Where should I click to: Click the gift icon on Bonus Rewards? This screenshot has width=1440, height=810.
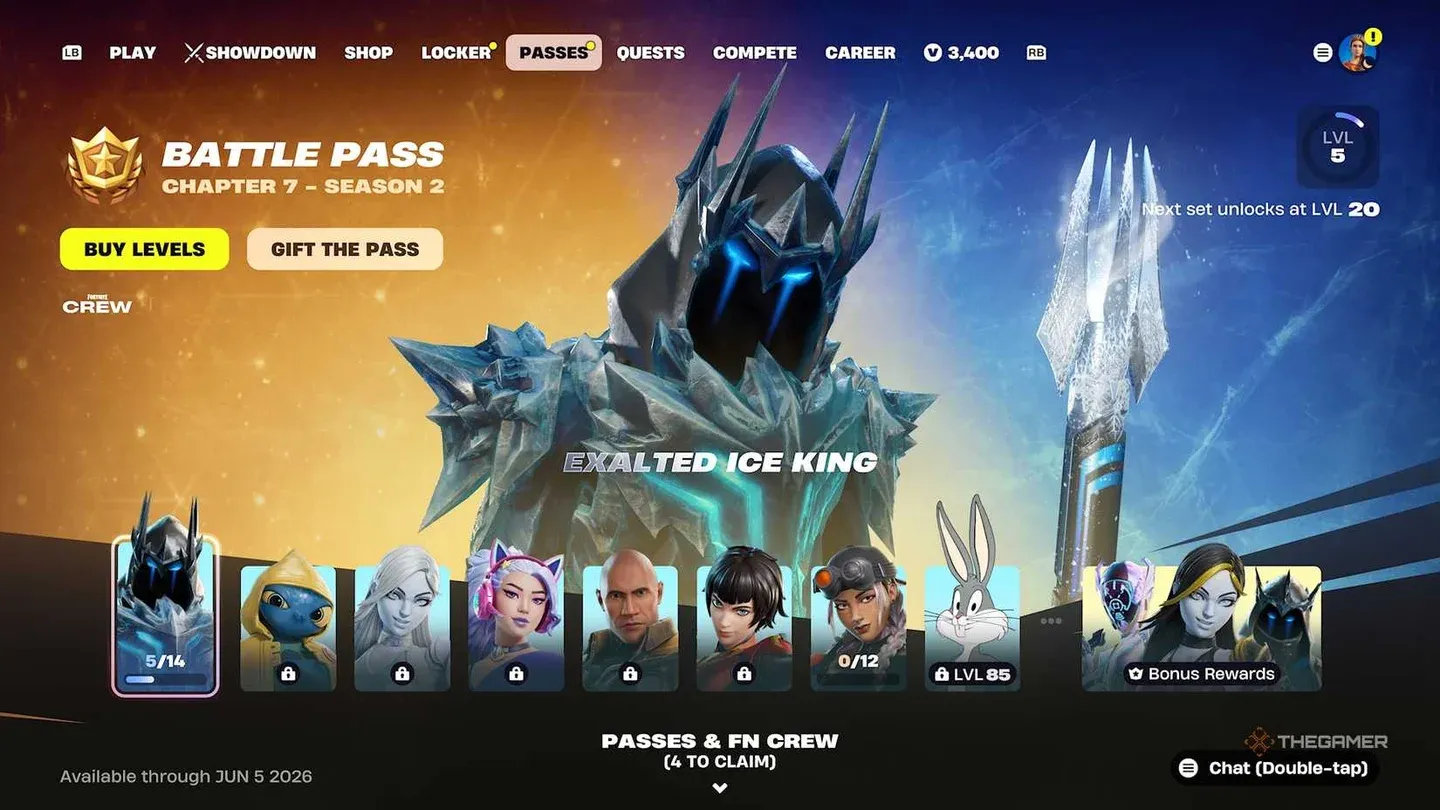point(1134,675)
